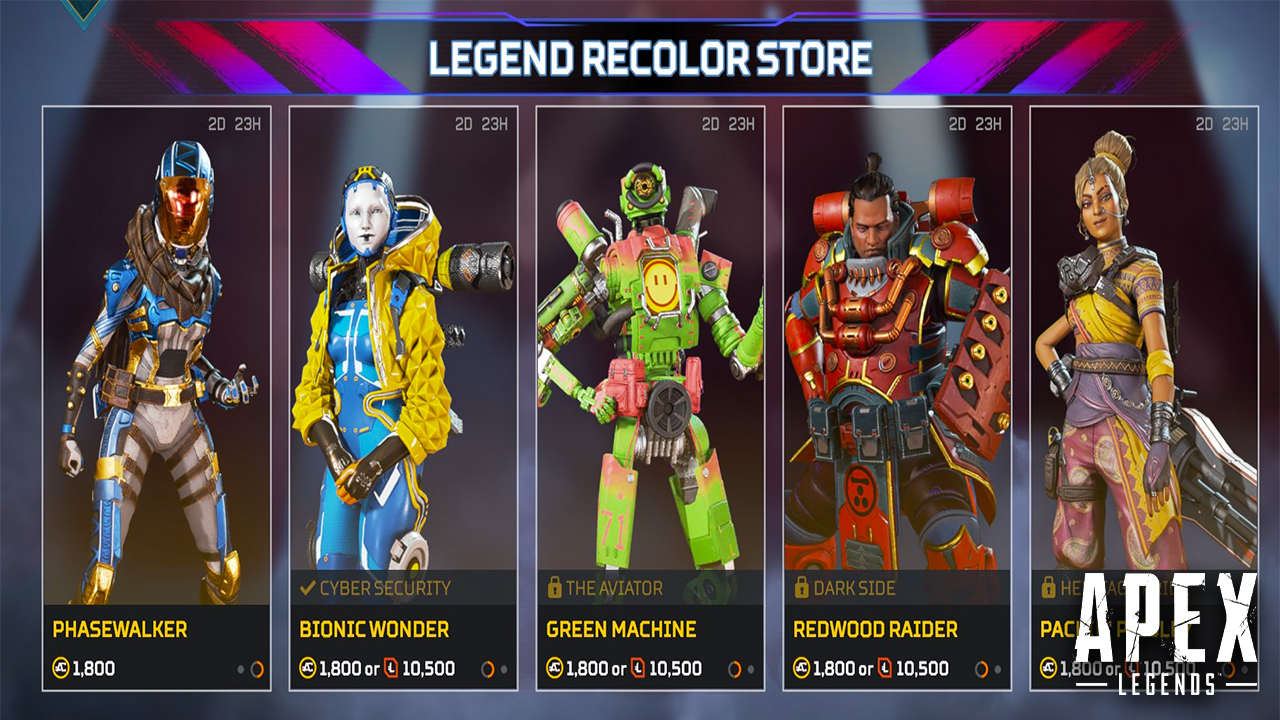Image resolution: width=1280 pixels, height=720 pixels.
Task: Select the orange page dot on Phasewalker's card
Action: click(257, 667)
